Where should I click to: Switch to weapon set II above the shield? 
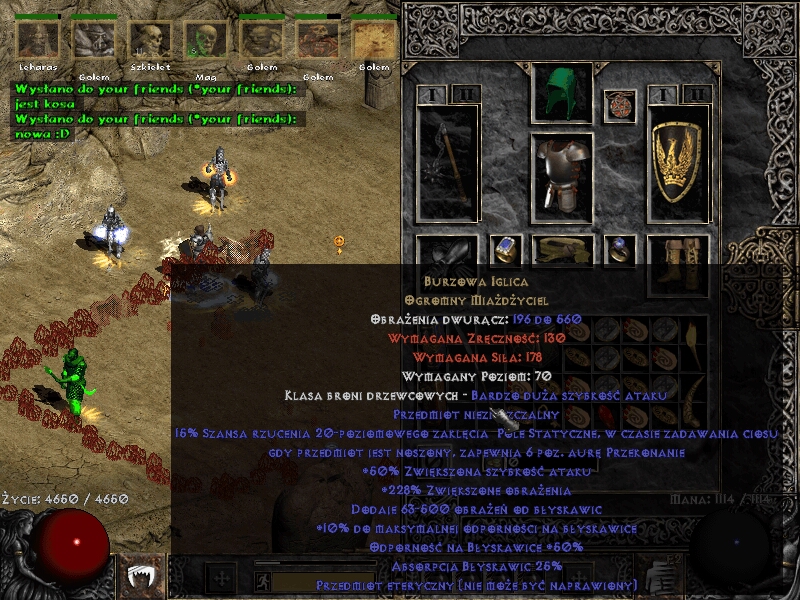[697, 95]
